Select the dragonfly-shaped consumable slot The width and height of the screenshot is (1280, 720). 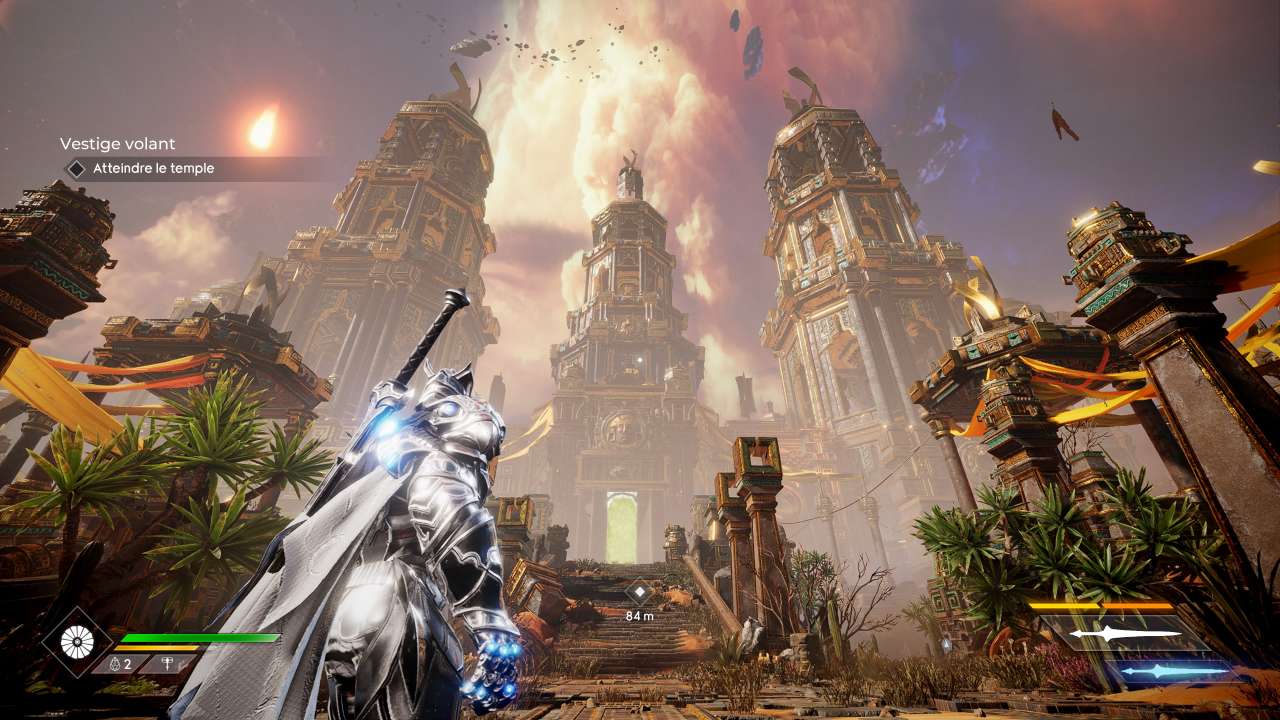click(x=164, y=664)
